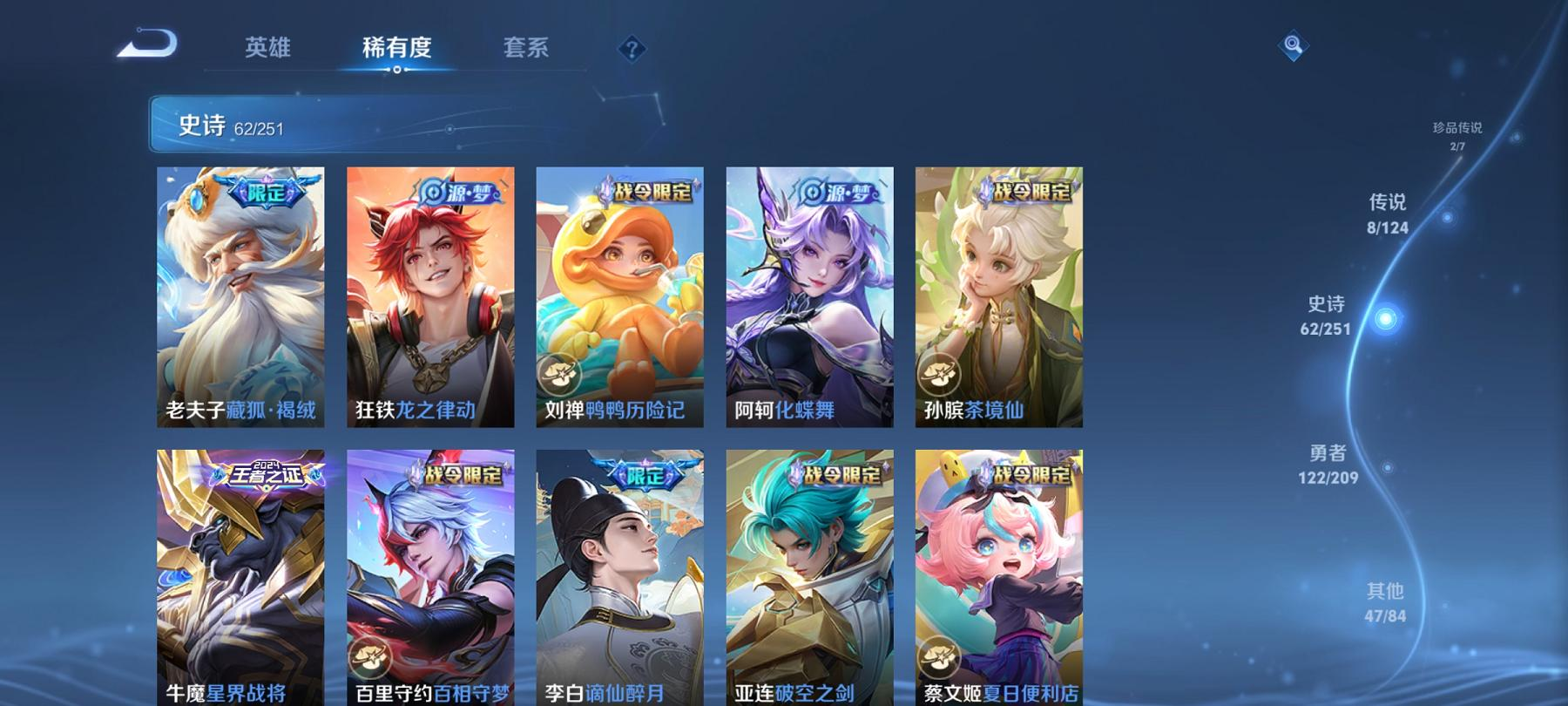Open the 牛魔 星界战将 skin card
The height and width of the screenshot is (706, 1568).
click(x=240, y=577)
